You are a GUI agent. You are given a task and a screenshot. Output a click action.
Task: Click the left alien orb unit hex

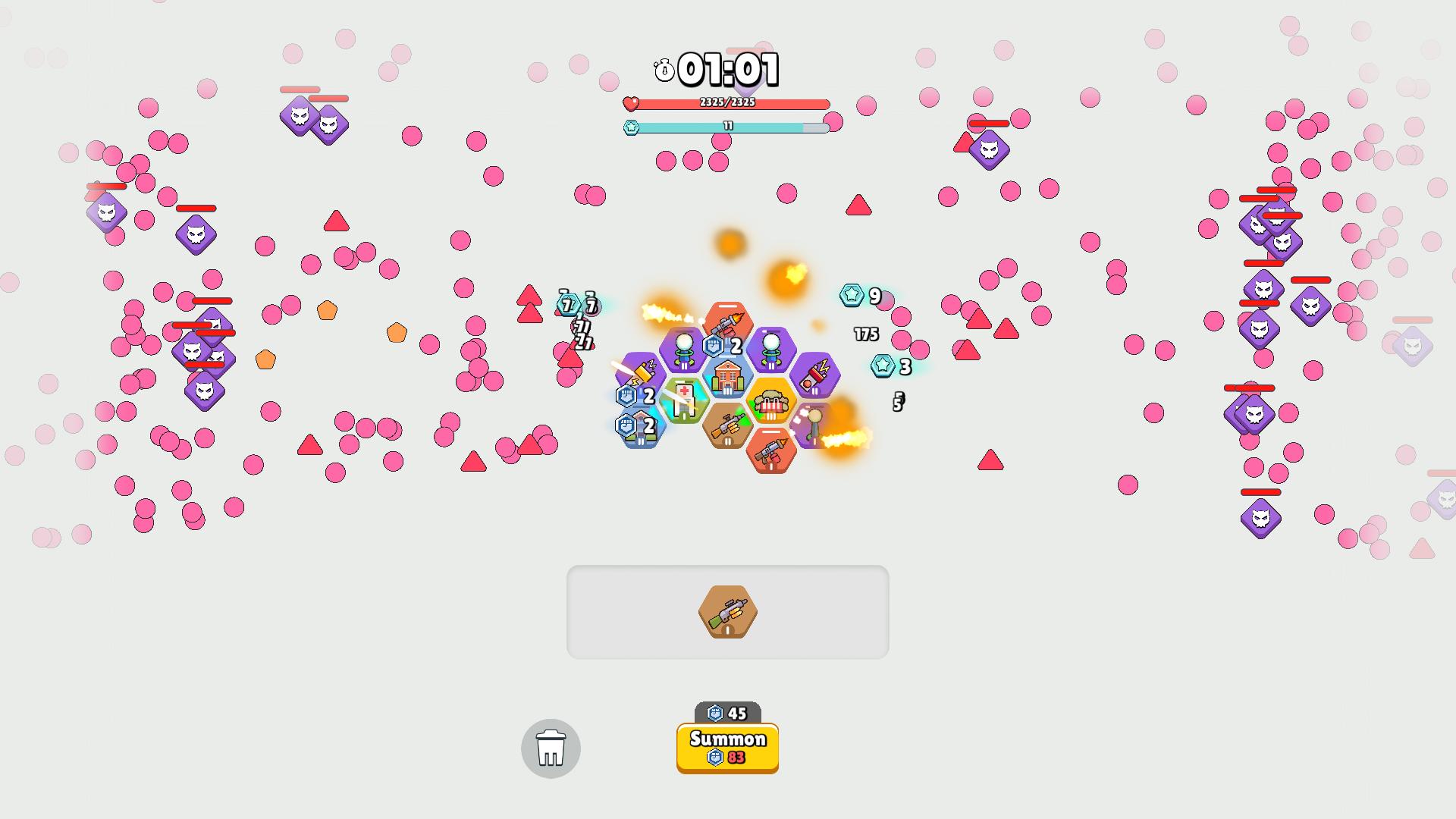click(684, 349)
